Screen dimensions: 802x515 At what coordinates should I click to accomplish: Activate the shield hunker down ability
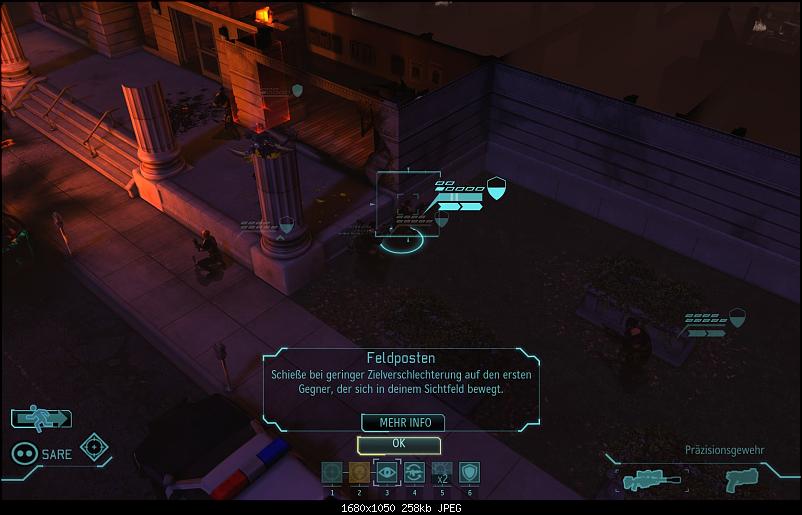point(468,472)
